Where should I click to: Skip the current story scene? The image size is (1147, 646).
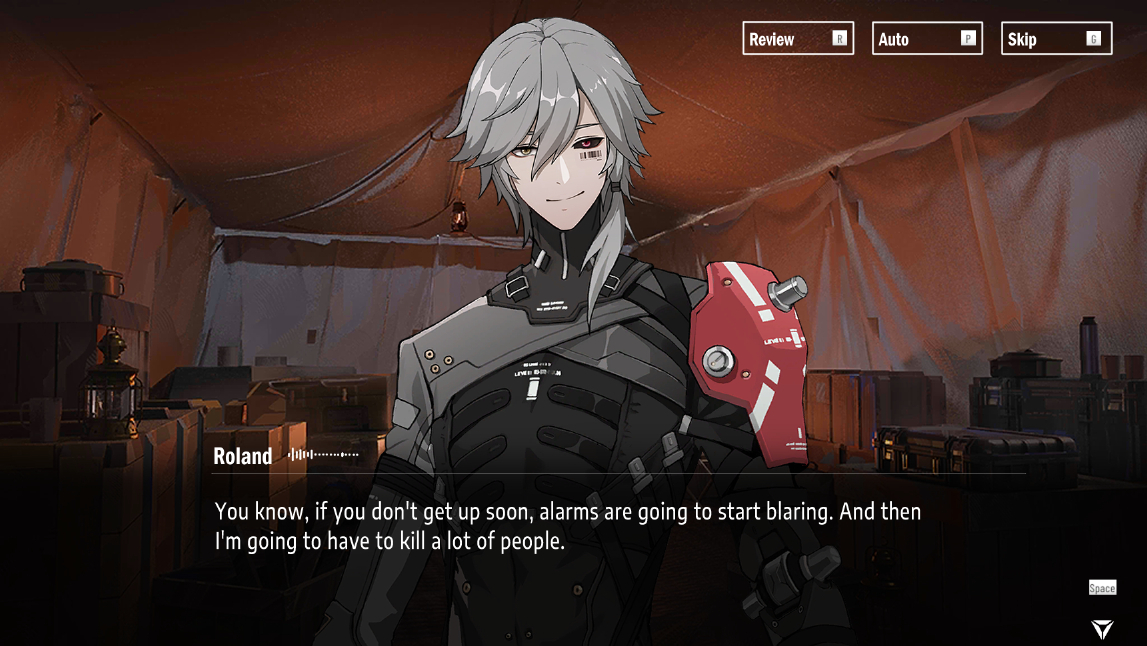(1056, 39)
